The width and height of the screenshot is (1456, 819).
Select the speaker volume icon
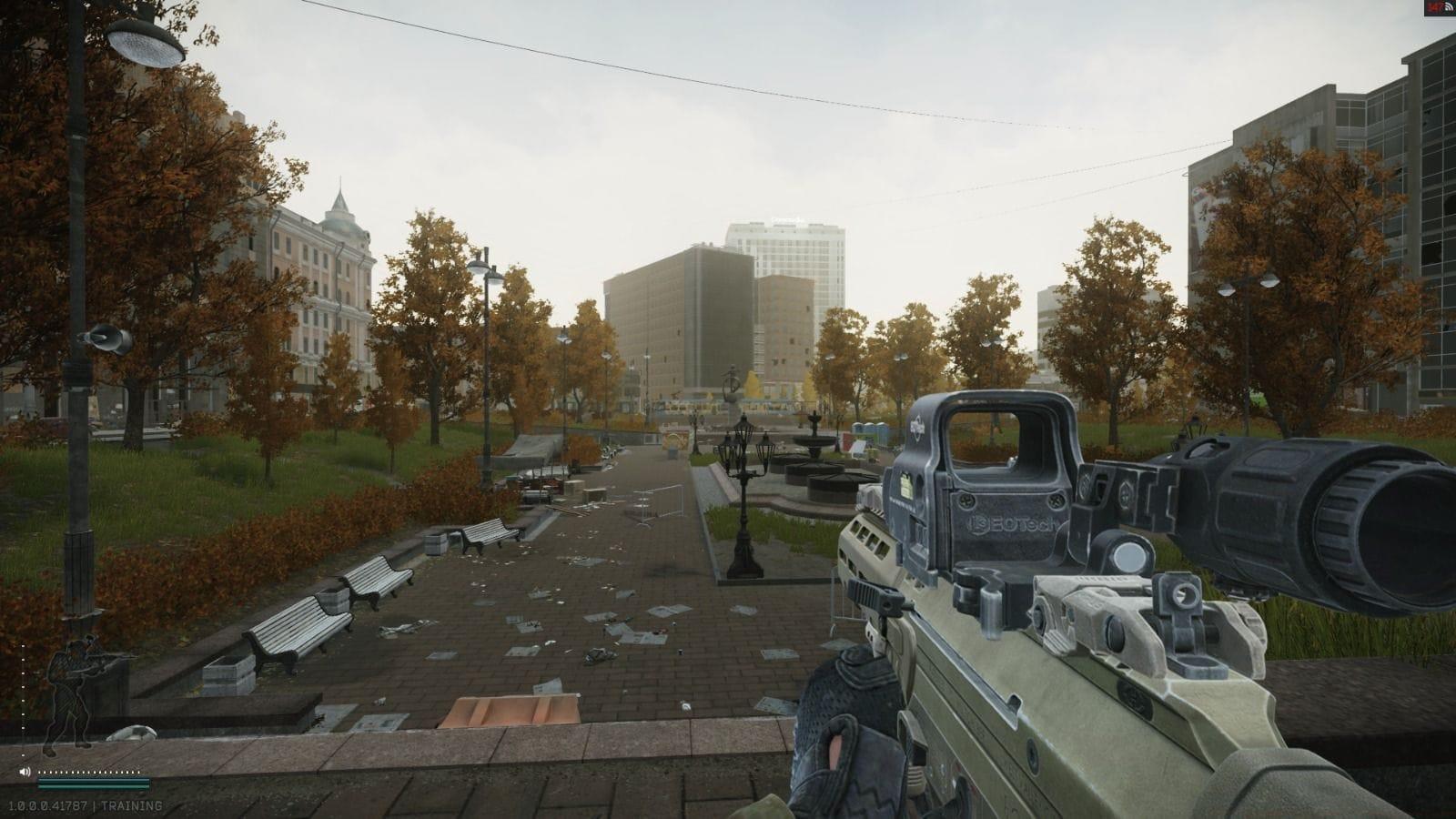[25, 772]
